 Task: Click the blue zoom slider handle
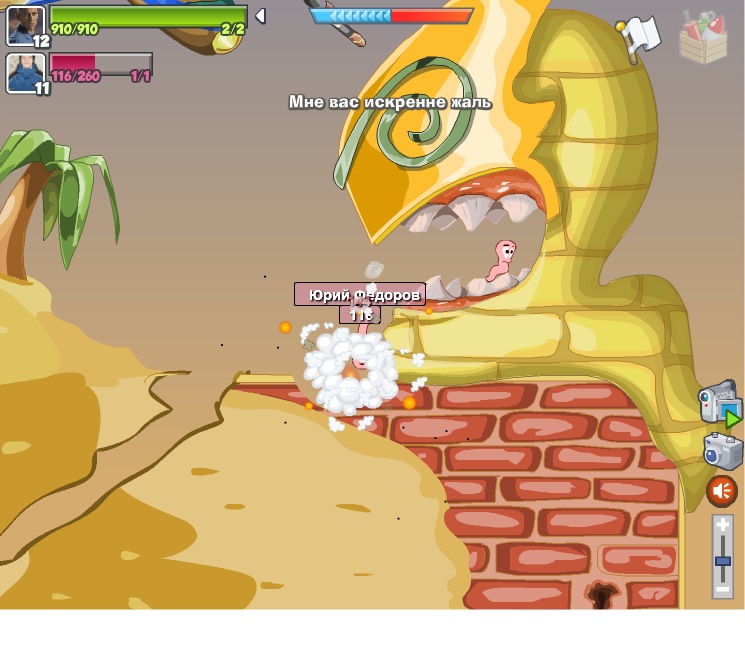click(x=722, y=562)
